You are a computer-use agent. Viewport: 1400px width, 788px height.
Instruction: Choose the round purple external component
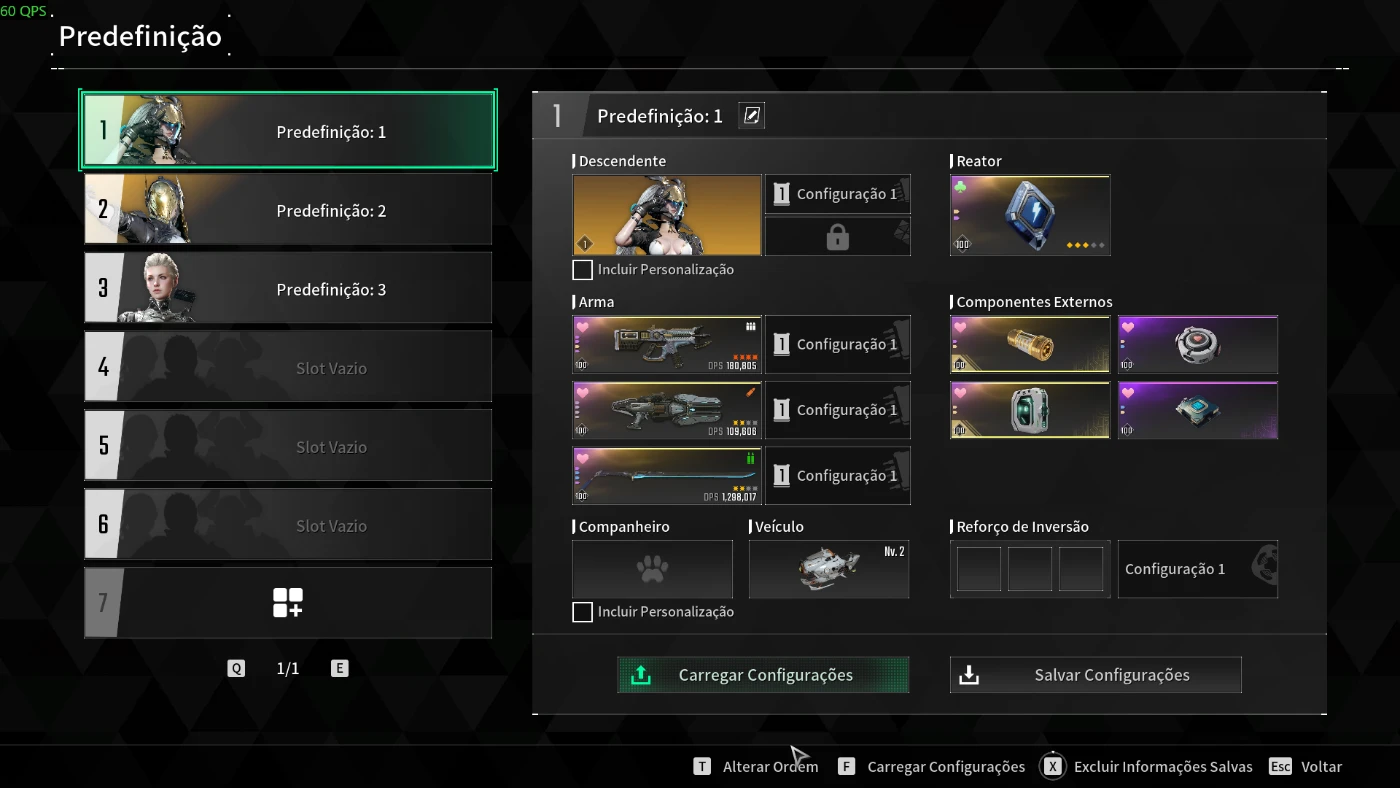point(1197,344)
